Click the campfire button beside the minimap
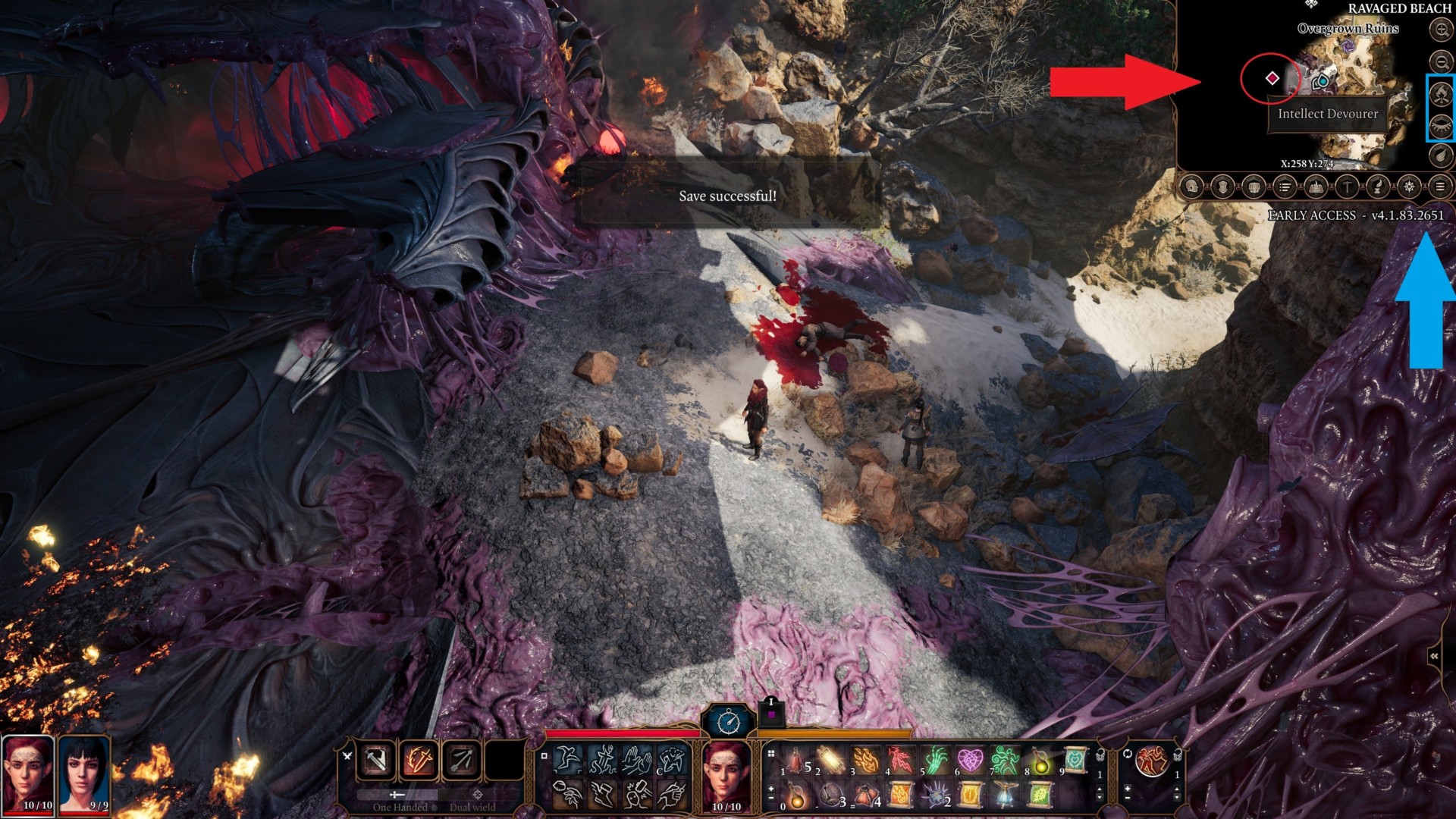Image resolution: width=1456 pixels, height=819 pixels. click(x=1440, y=94)
